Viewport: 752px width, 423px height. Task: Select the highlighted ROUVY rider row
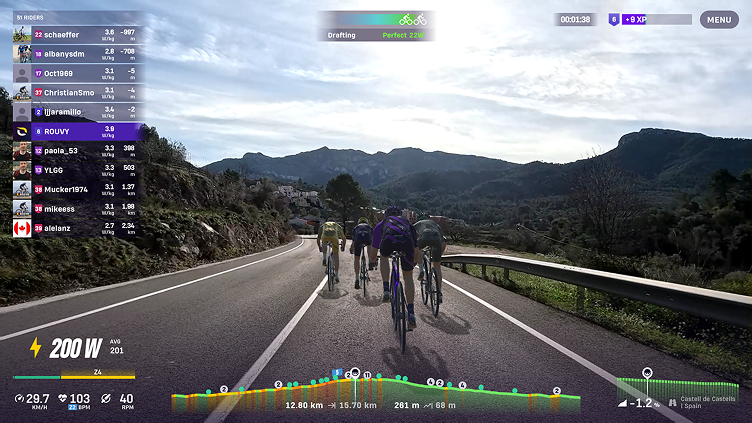tap(76, 131)
